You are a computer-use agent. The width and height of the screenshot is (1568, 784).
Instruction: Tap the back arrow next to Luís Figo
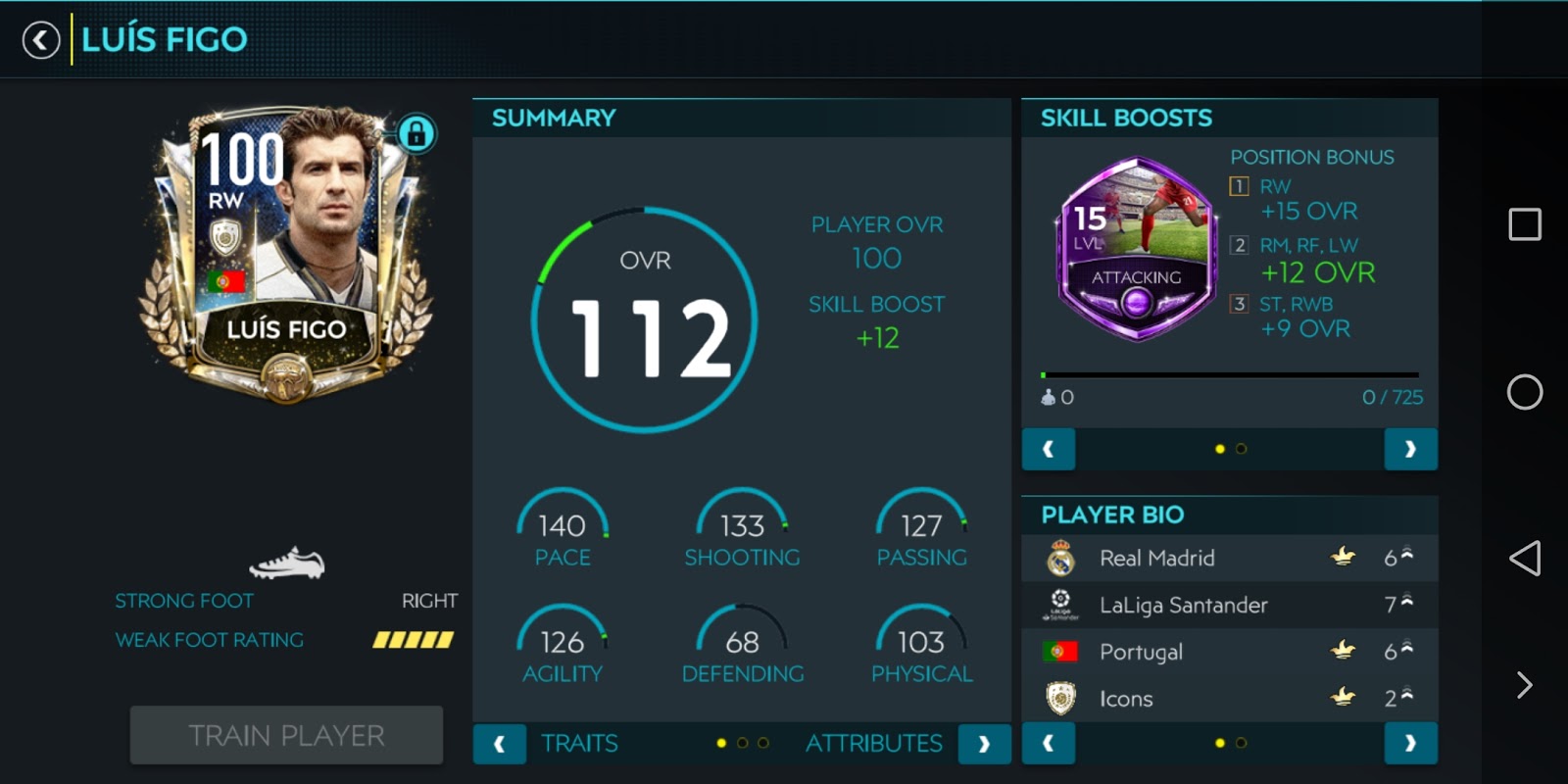(x=40, y=40)
